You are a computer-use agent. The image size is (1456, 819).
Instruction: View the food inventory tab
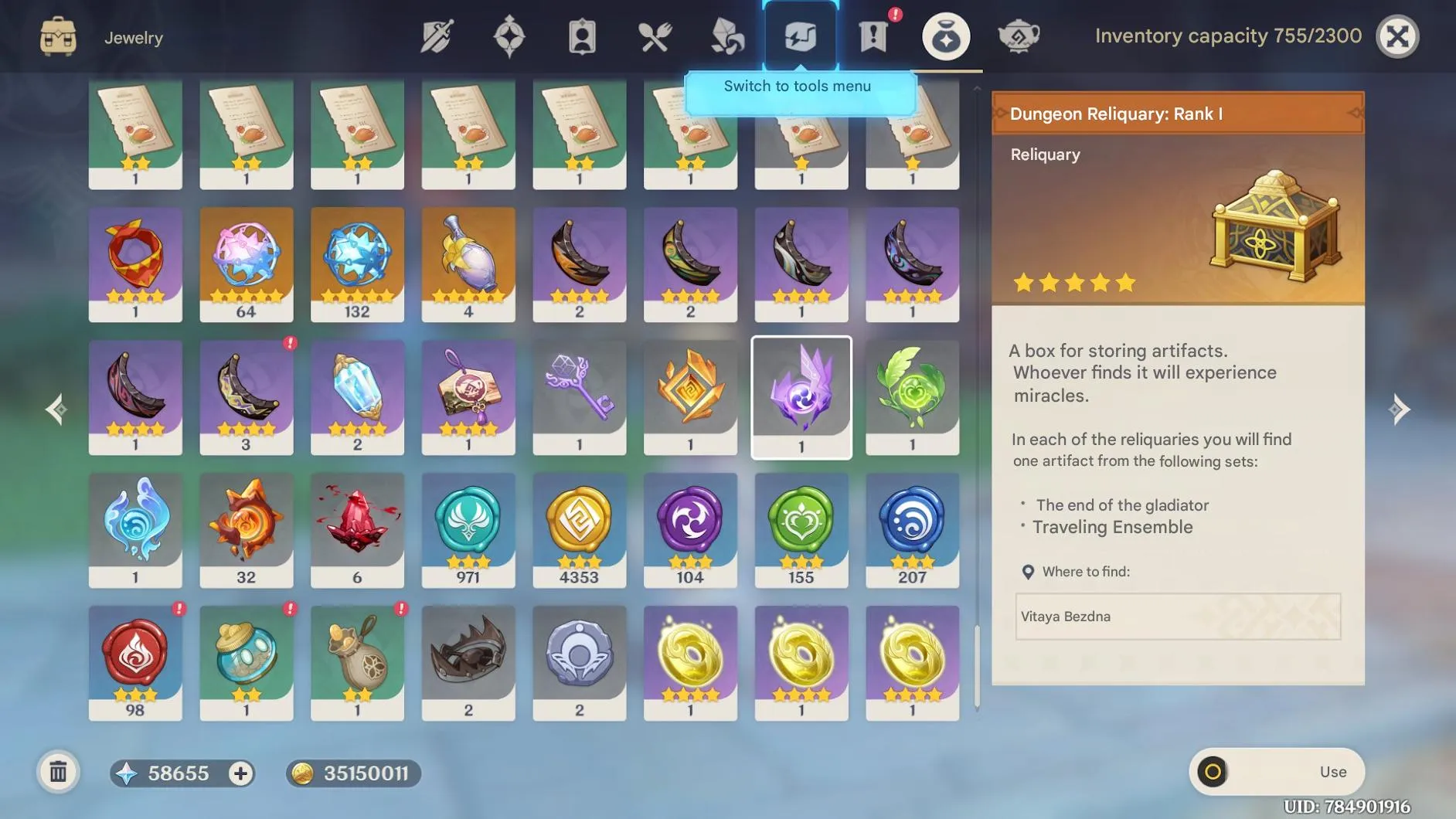click(x=655, y=36)
